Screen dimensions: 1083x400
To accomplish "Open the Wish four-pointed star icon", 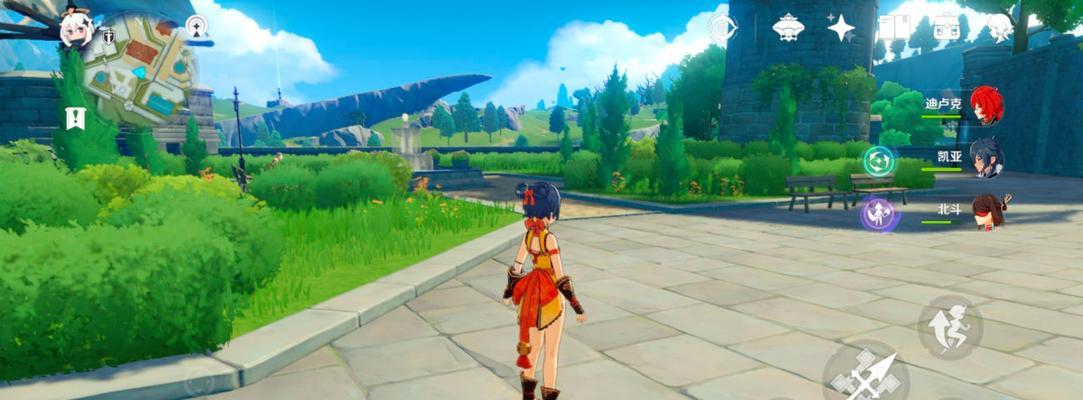I will (840, 27).
